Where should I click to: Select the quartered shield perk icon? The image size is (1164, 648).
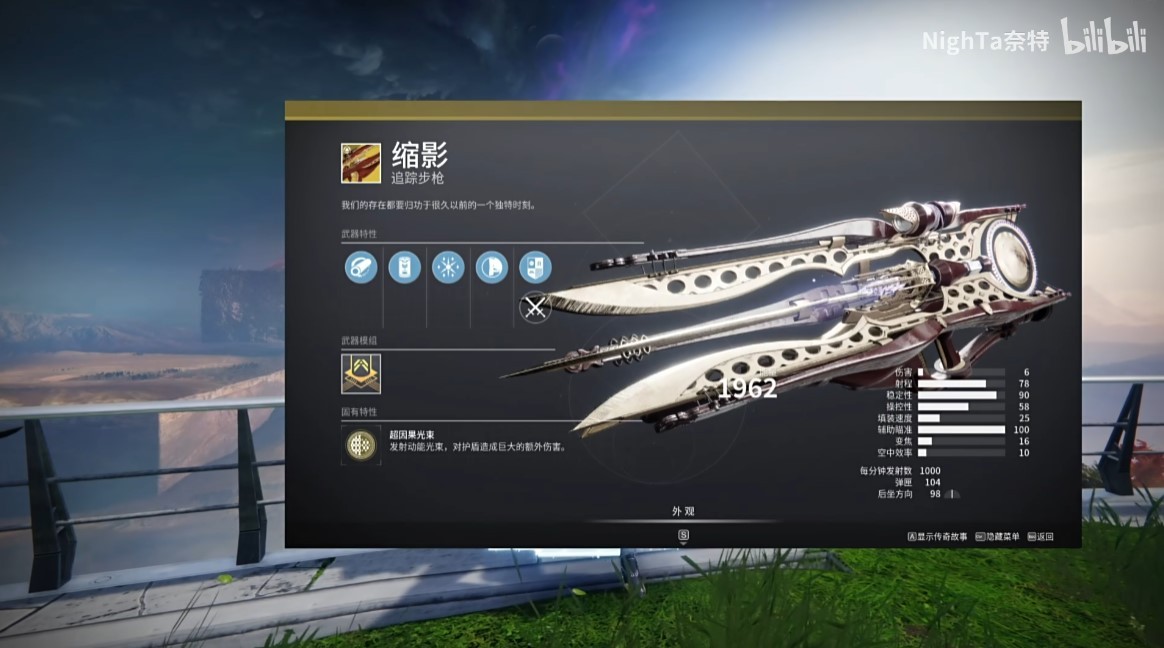pyautogui.click(x=535, y=267)
